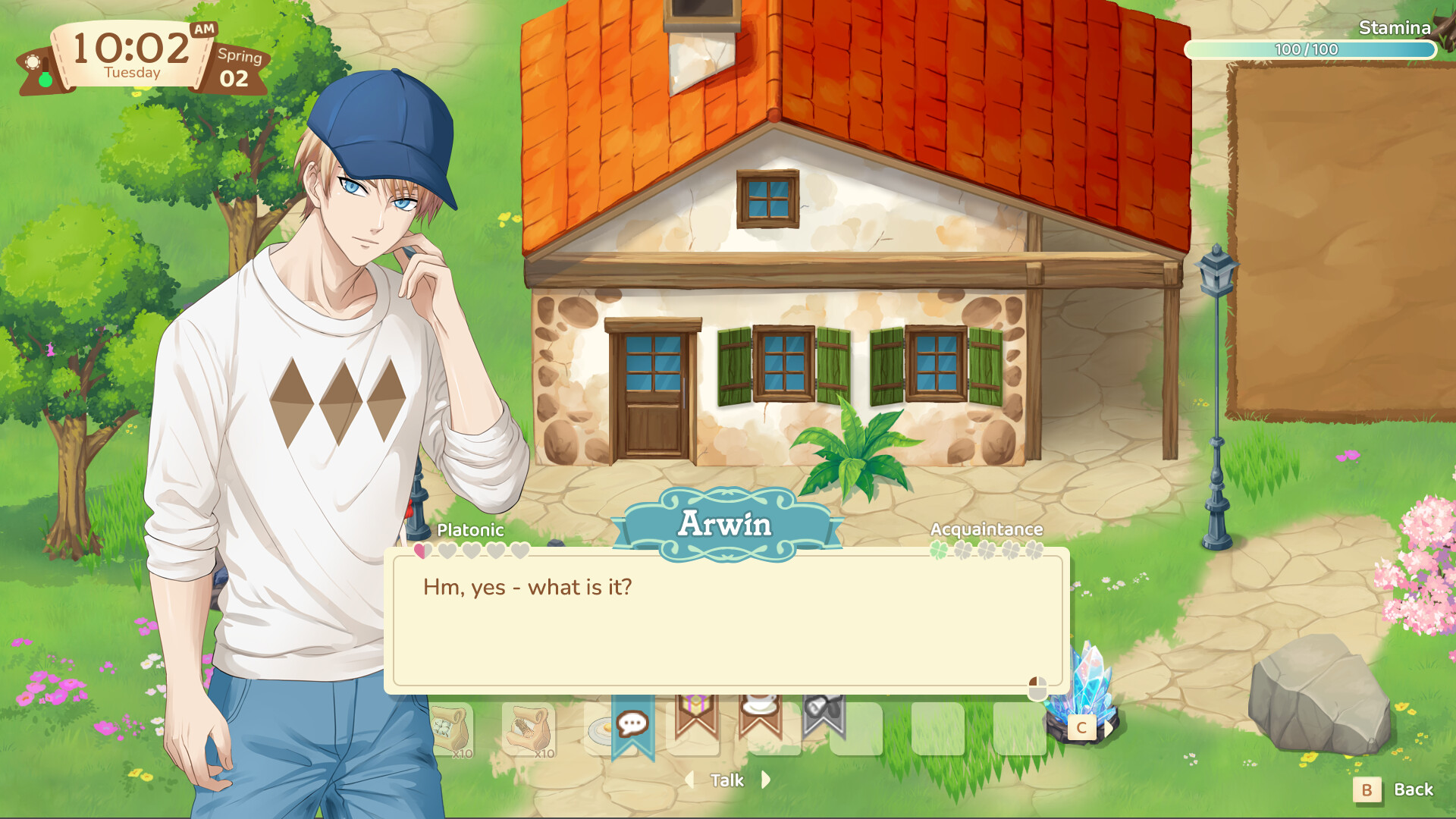Click the right arrow beside Talk

point(765,780)
